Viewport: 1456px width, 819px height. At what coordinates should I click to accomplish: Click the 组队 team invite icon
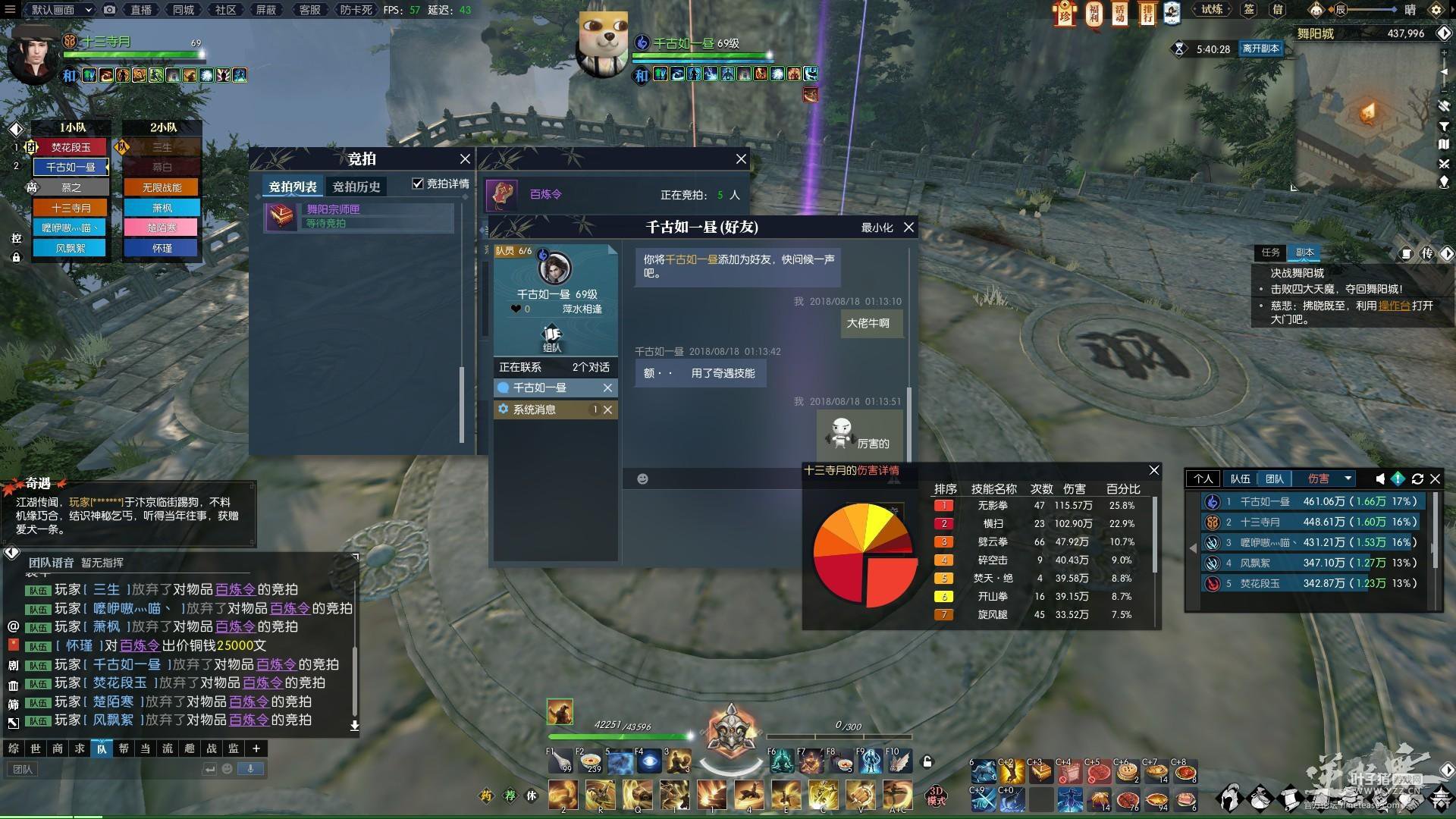coord(551,337)
